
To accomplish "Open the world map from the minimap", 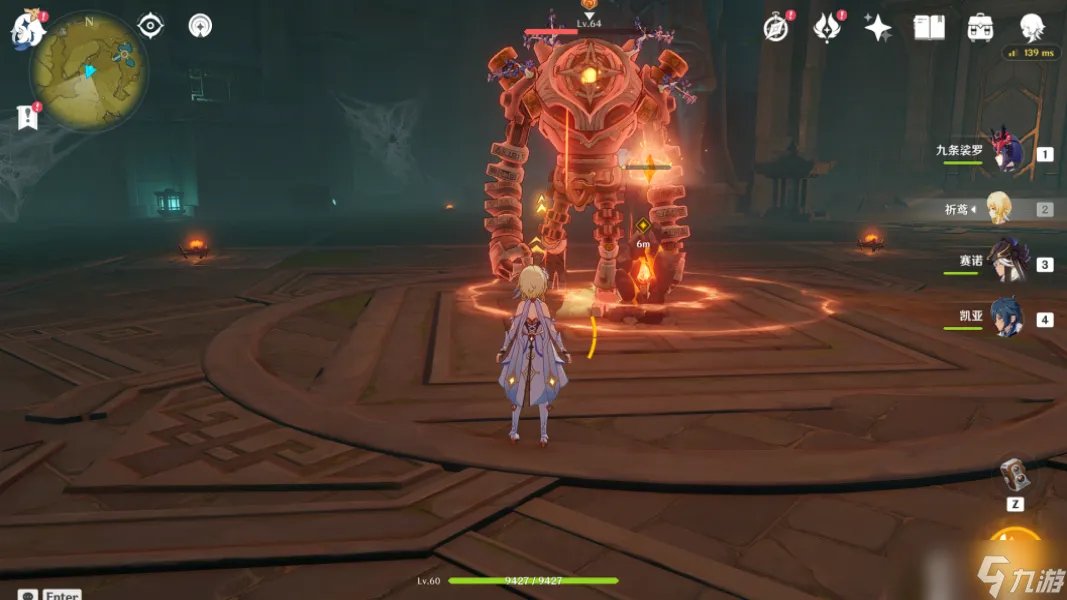I will pos(88,71).
